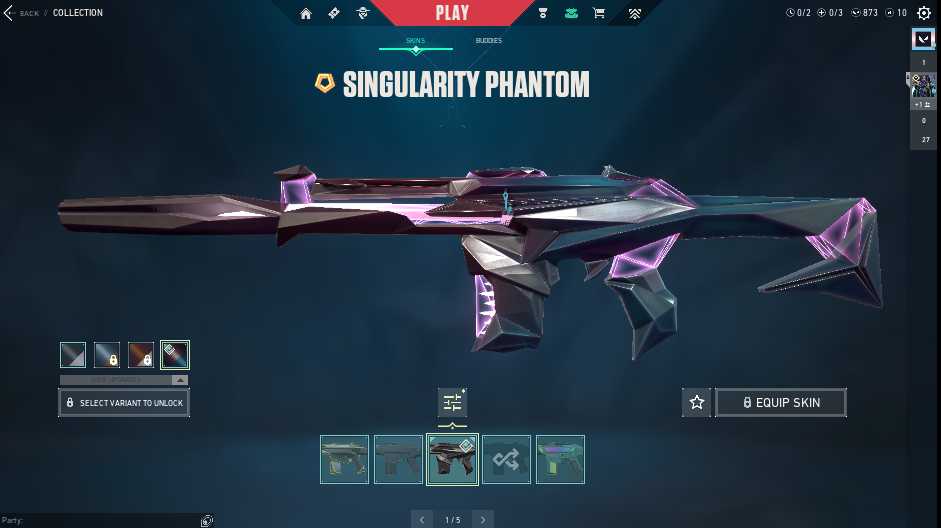The width and height of the screenshot is (941, 528).
Task: Go to next skin page arrow
Action: click(483, 520)
